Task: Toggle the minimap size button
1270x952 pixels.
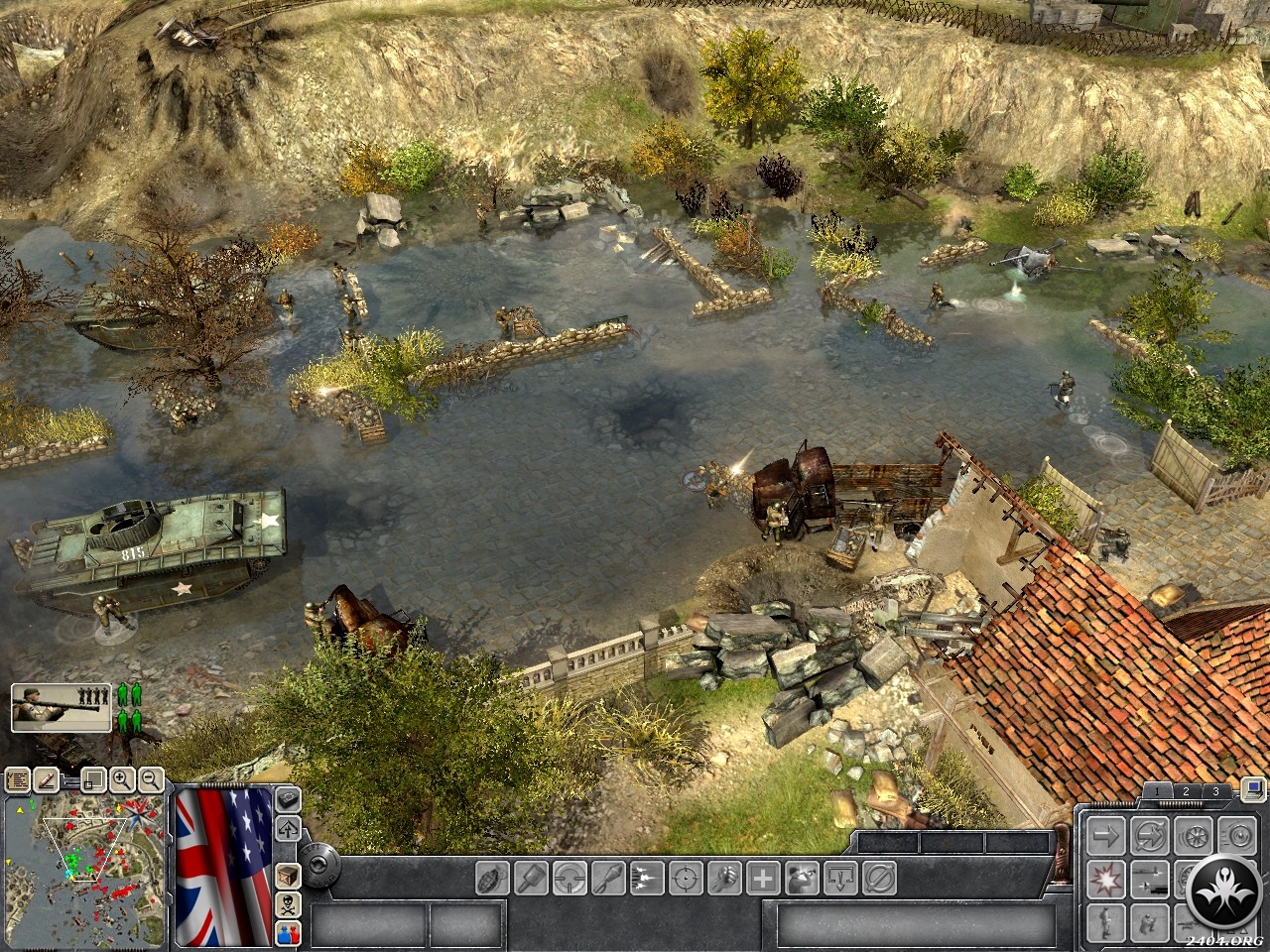Action: tap(92, 780)
